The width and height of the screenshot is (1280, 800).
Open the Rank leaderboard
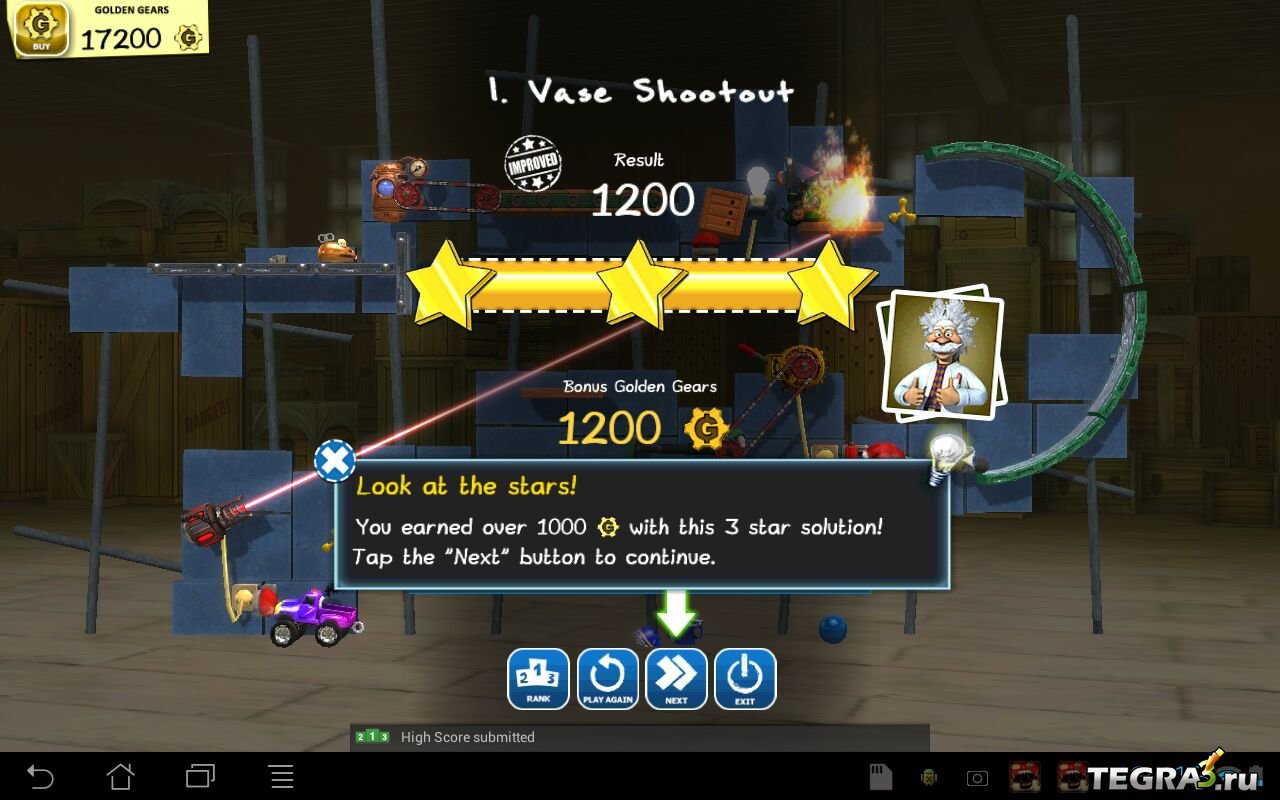pos(538,679)
